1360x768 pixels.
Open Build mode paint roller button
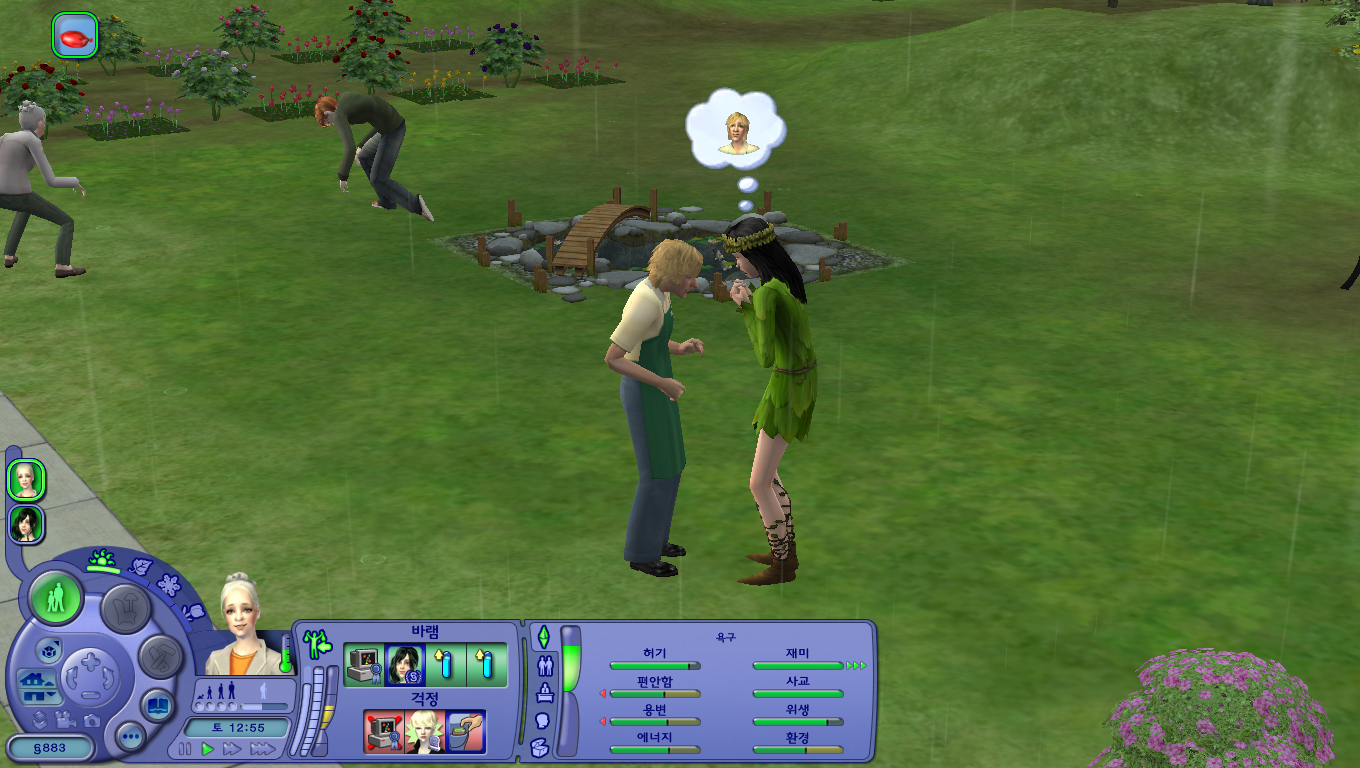[x=159, y=657]
